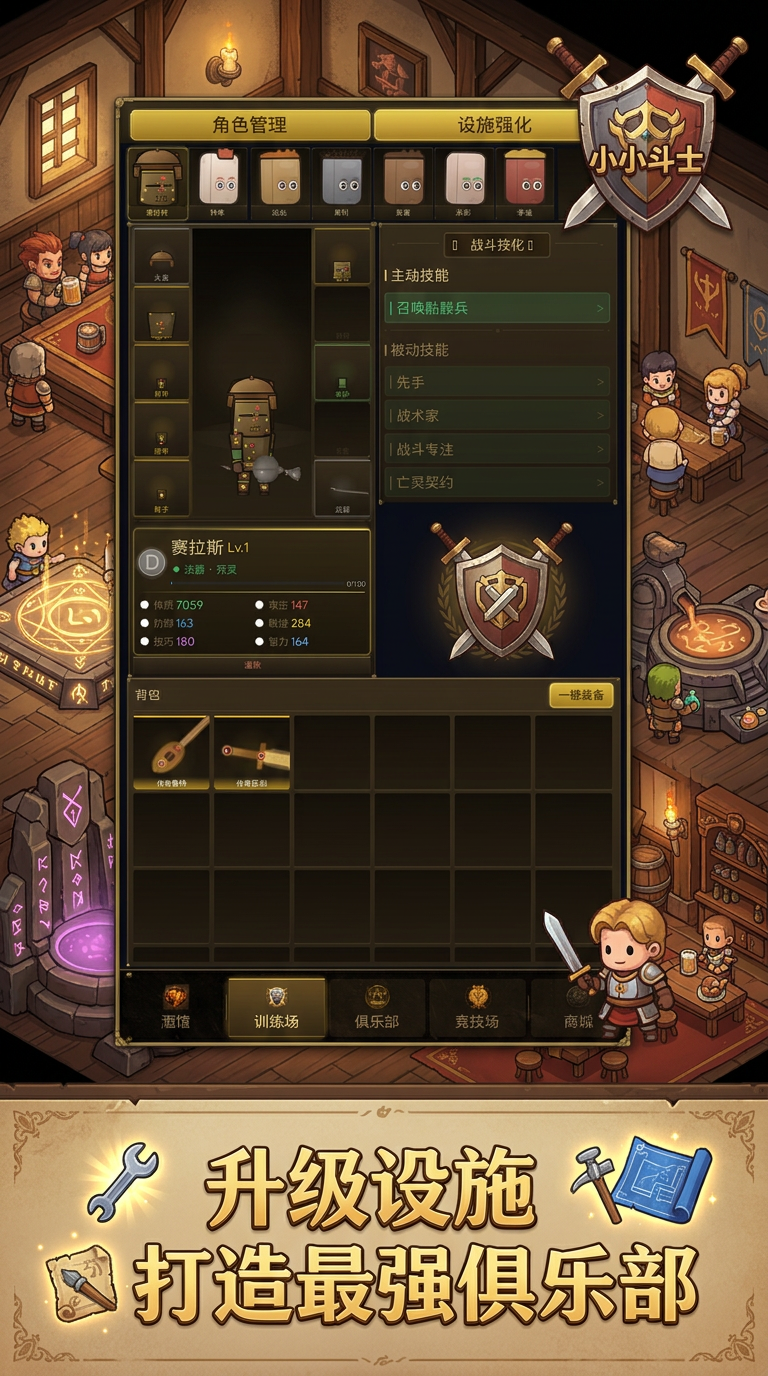The width and height of the screenshot is (768, 1376).
Task: Go to the 训练场 training ground tab
Action: click(276, 1008)
